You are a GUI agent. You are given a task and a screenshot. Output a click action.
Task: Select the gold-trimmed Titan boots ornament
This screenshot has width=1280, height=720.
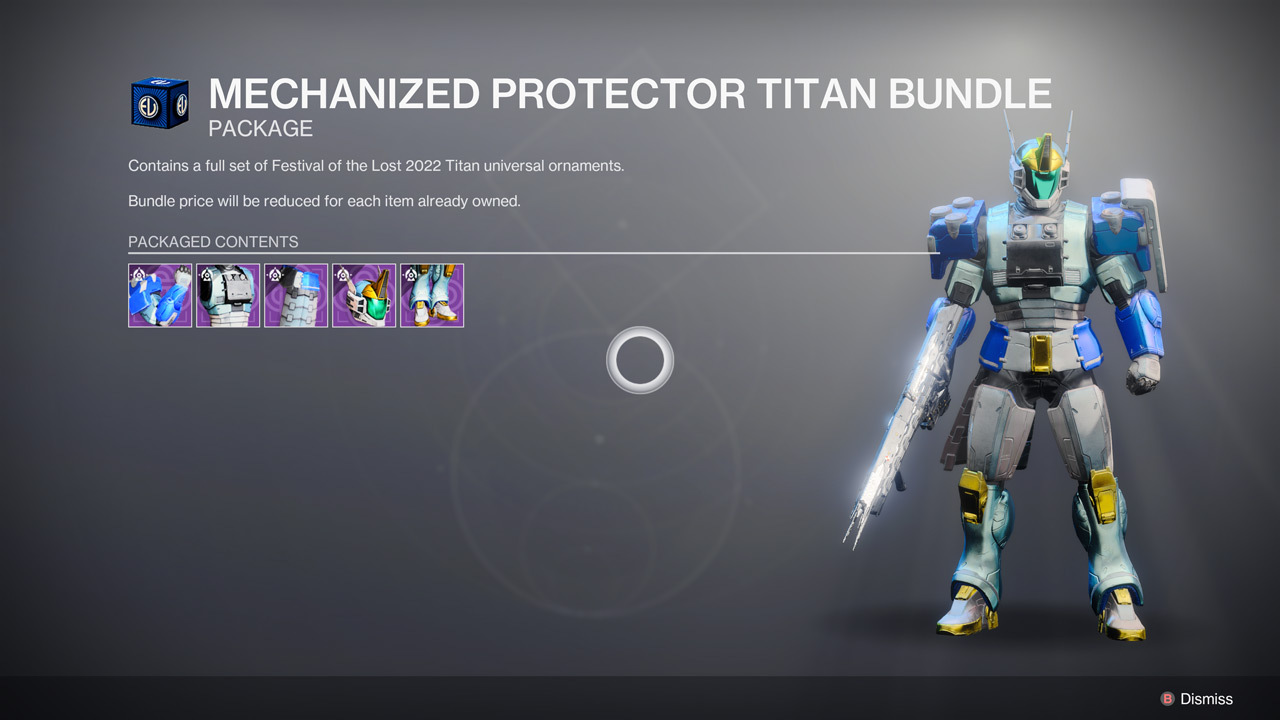click(x=431, y=296)
